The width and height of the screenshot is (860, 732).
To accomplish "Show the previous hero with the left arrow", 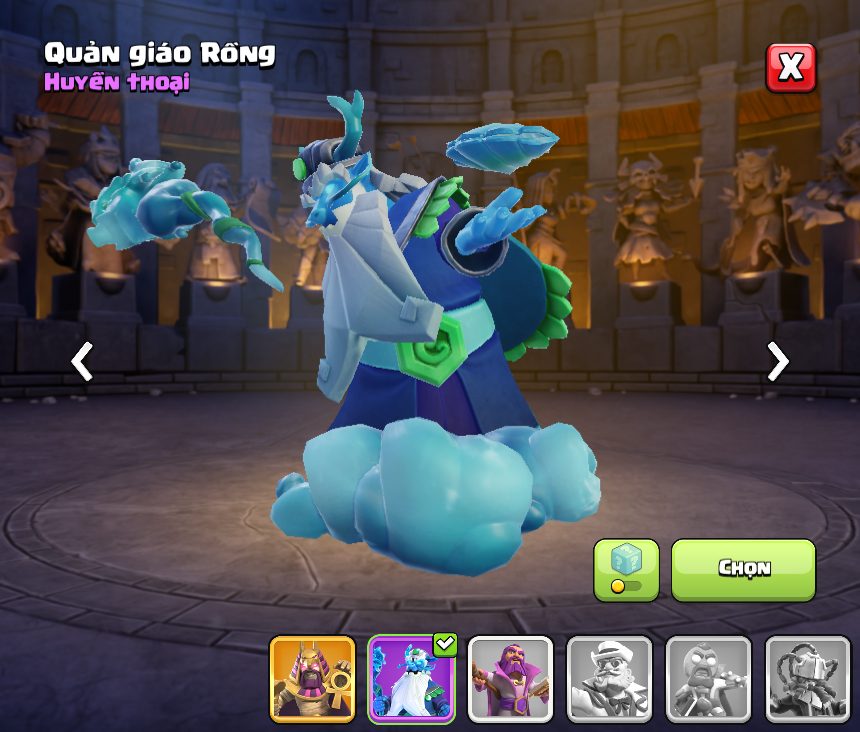I will [82, 362].
